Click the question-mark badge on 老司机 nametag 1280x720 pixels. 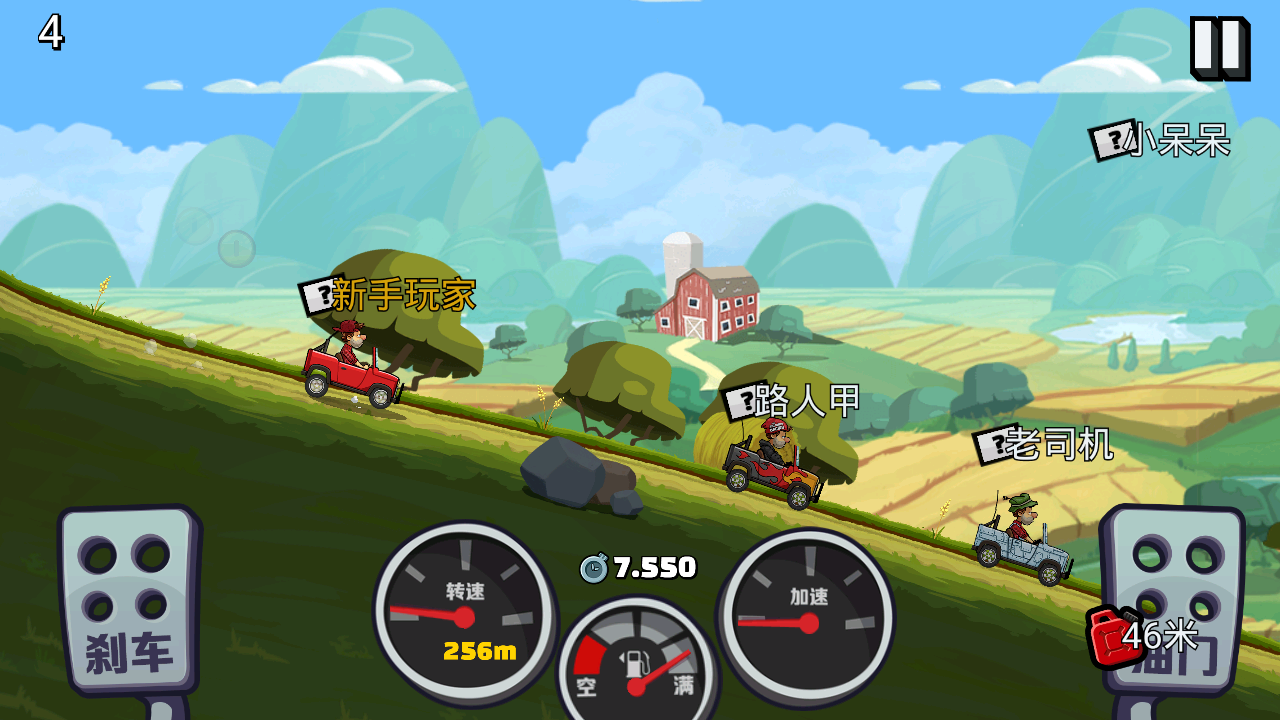[993, 447]
